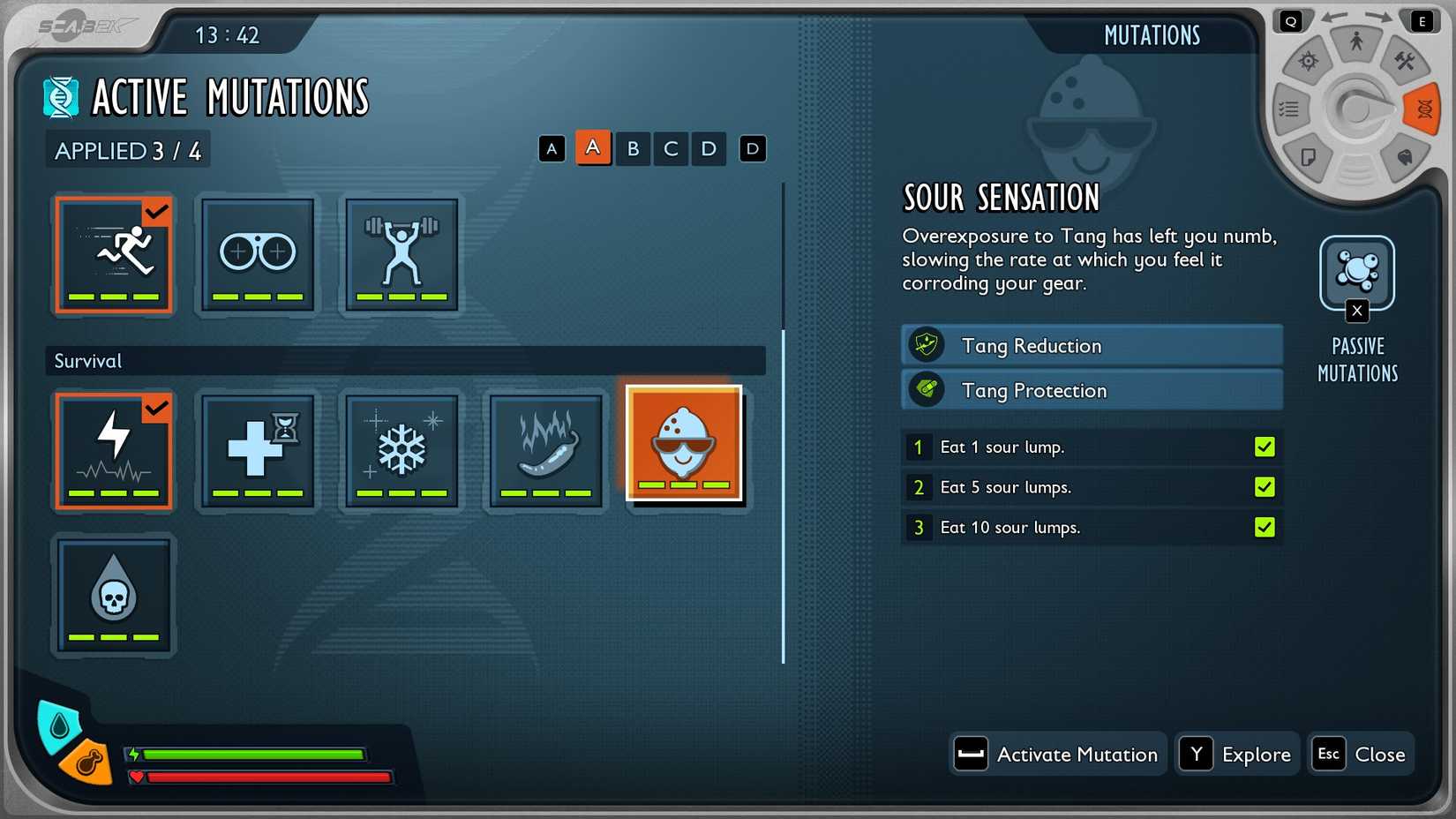Open the weightlifting strength mutation
Image resolution: width=1456 pixels, height=819 pixels.
[402, 255]
